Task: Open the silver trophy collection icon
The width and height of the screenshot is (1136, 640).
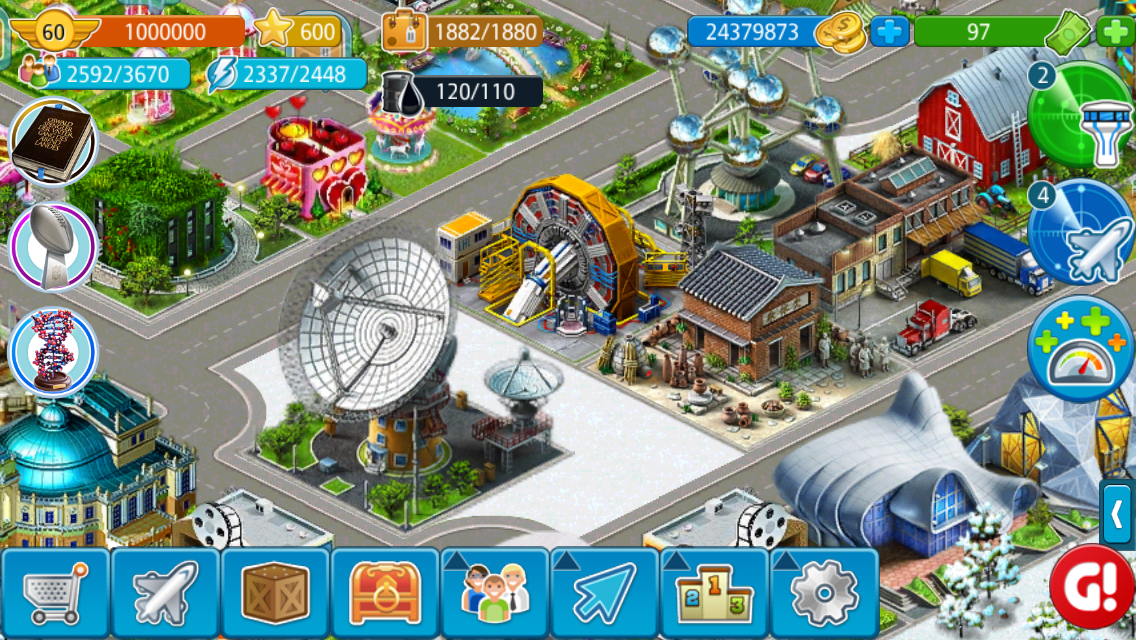Action: [52, 247]
